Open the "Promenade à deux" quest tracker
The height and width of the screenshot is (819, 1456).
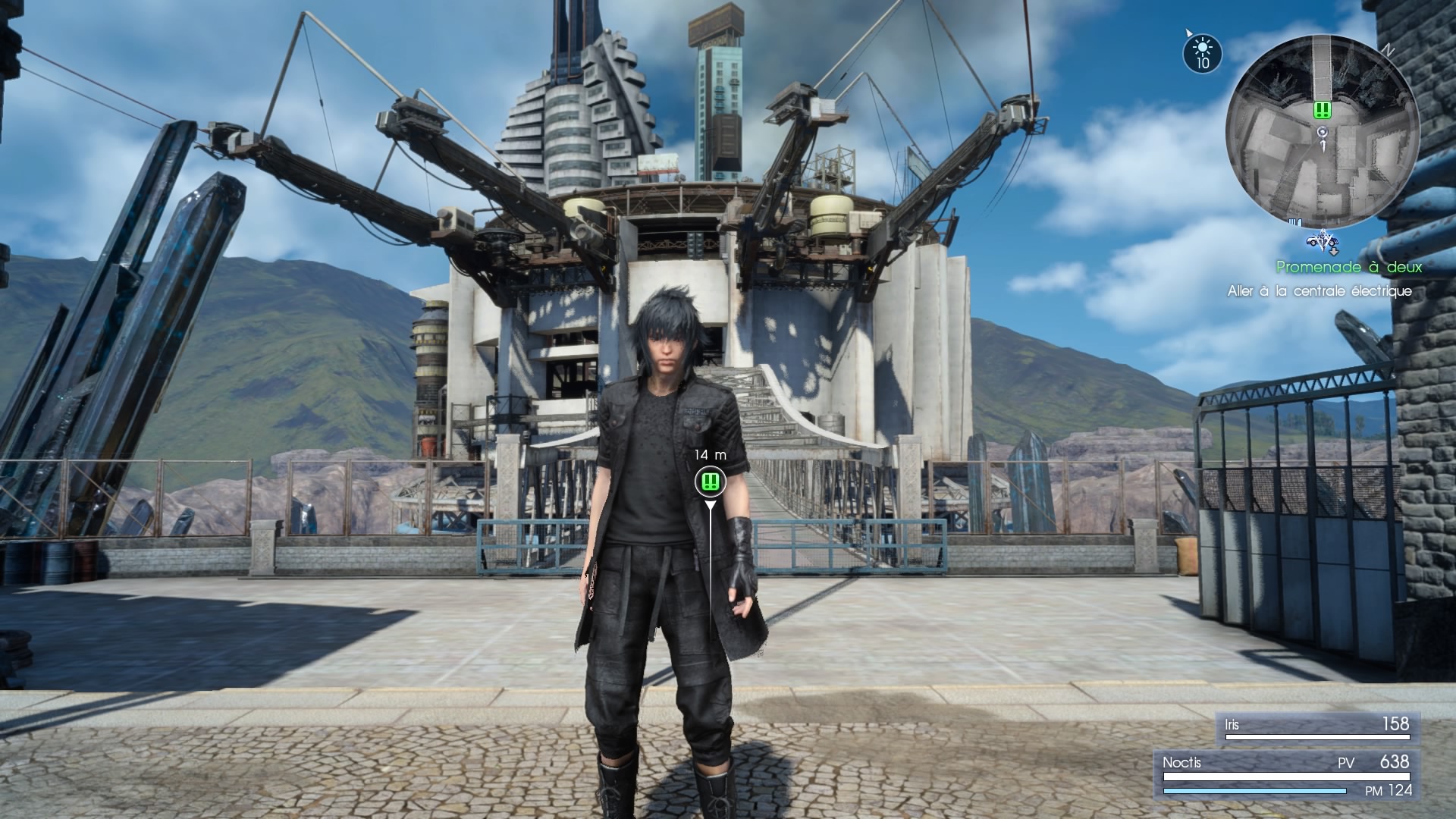point(1348,267)
